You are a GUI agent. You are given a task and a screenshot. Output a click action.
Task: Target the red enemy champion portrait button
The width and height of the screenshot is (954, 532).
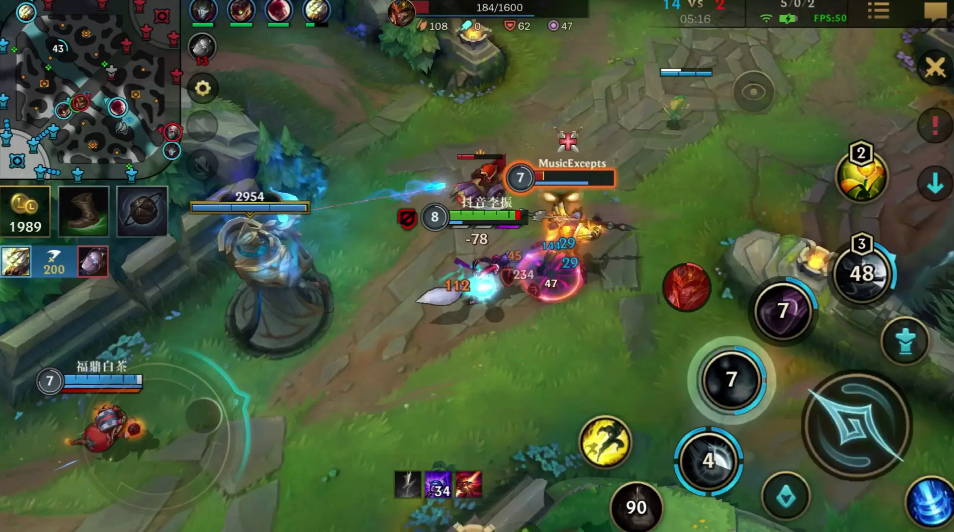click(686, 287)
